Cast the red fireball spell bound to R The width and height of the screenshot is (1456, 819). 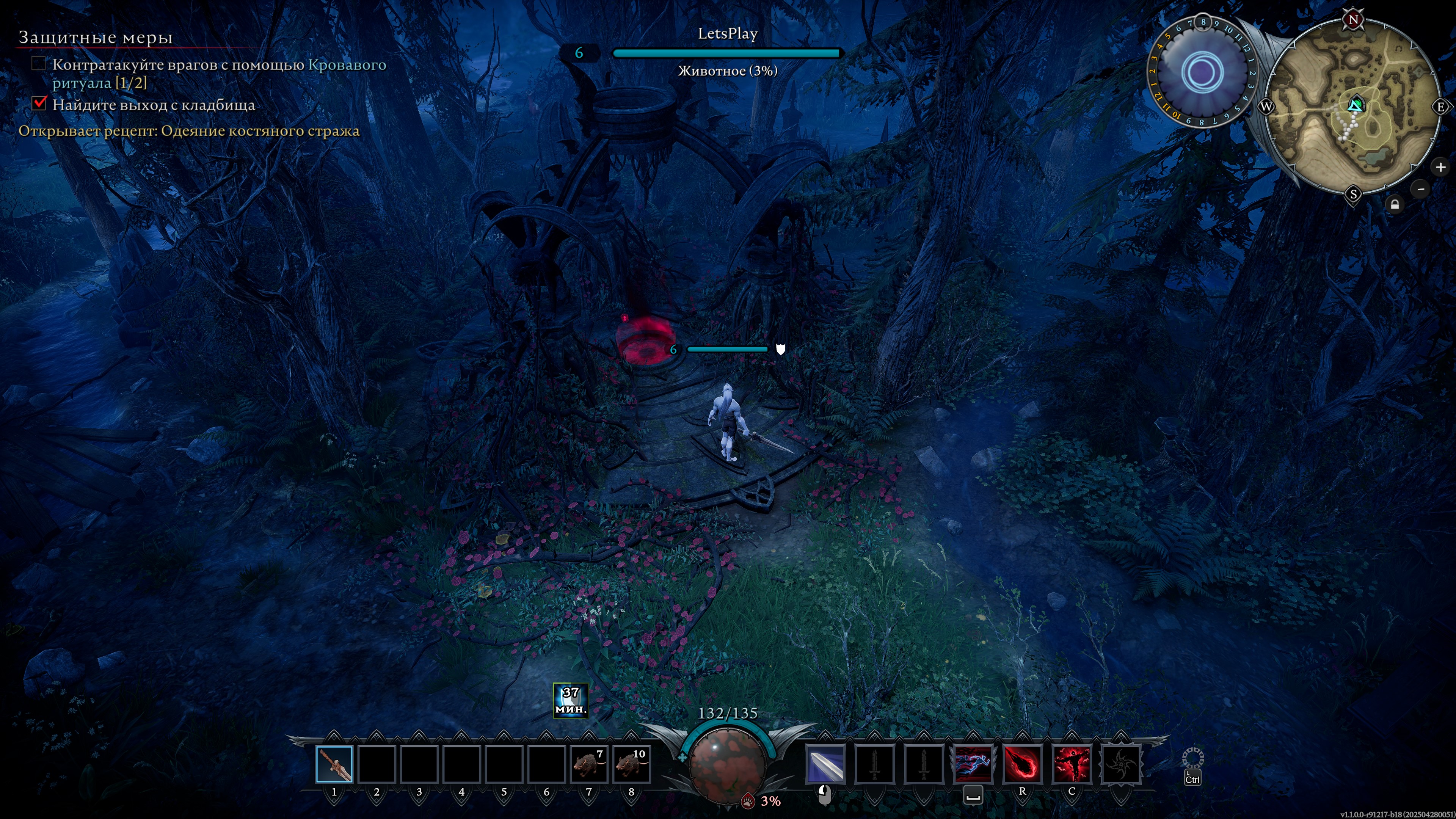(x=1022, y=764)
